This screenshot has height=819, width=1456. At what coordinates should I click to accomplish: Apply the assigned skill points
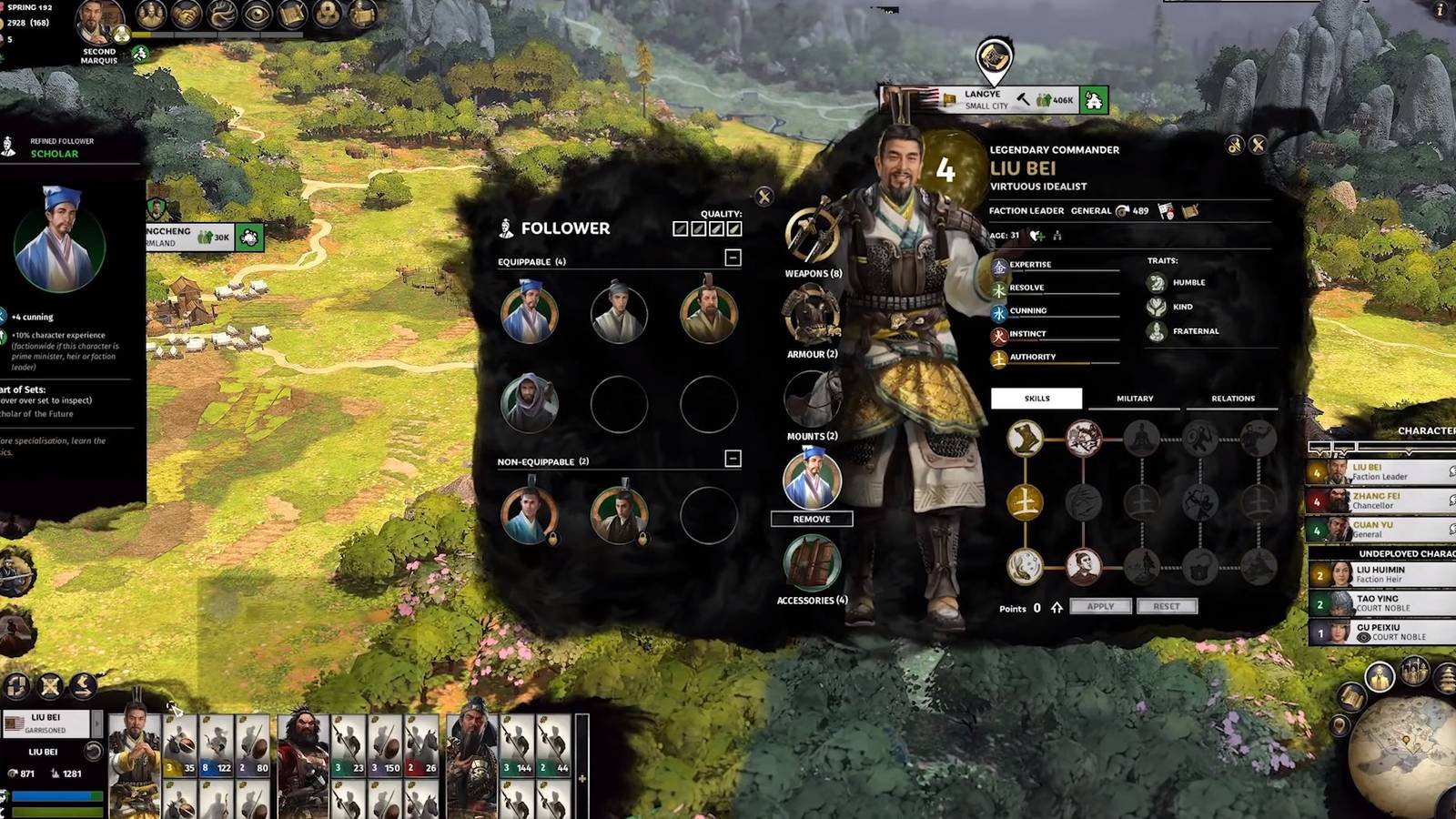click(1100, 606)
